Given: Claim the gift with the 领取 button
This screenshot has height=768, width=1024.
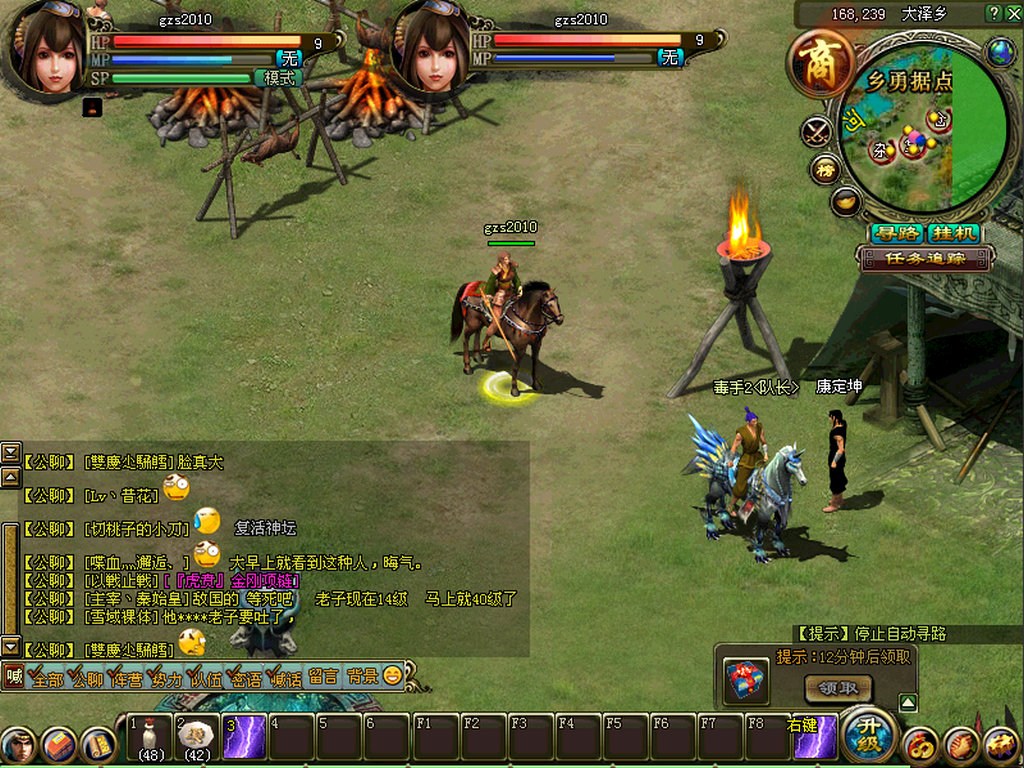Looking at the screenshot, I should tap(838, 688).
